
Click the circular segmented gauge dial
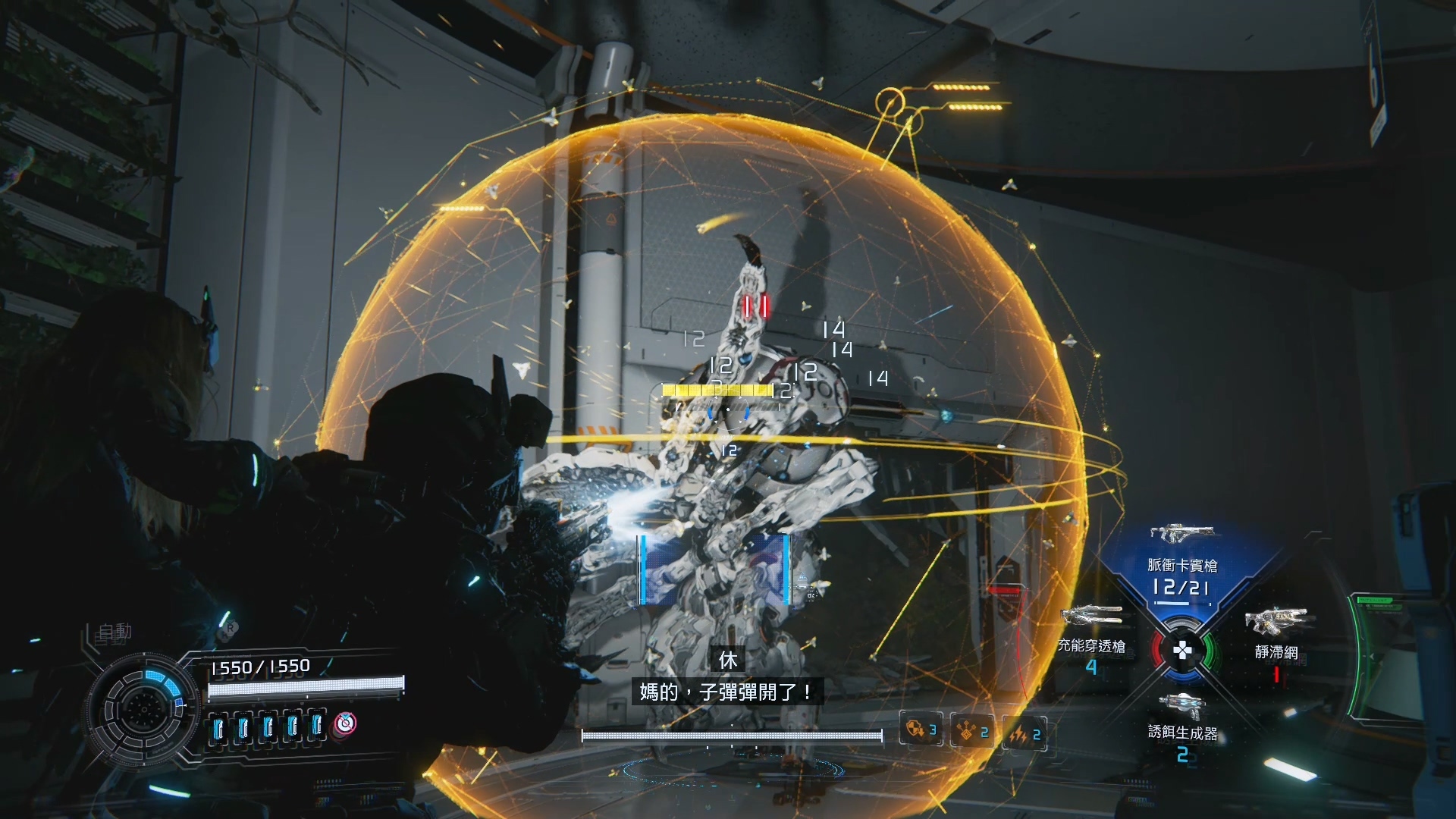[141, 708]
